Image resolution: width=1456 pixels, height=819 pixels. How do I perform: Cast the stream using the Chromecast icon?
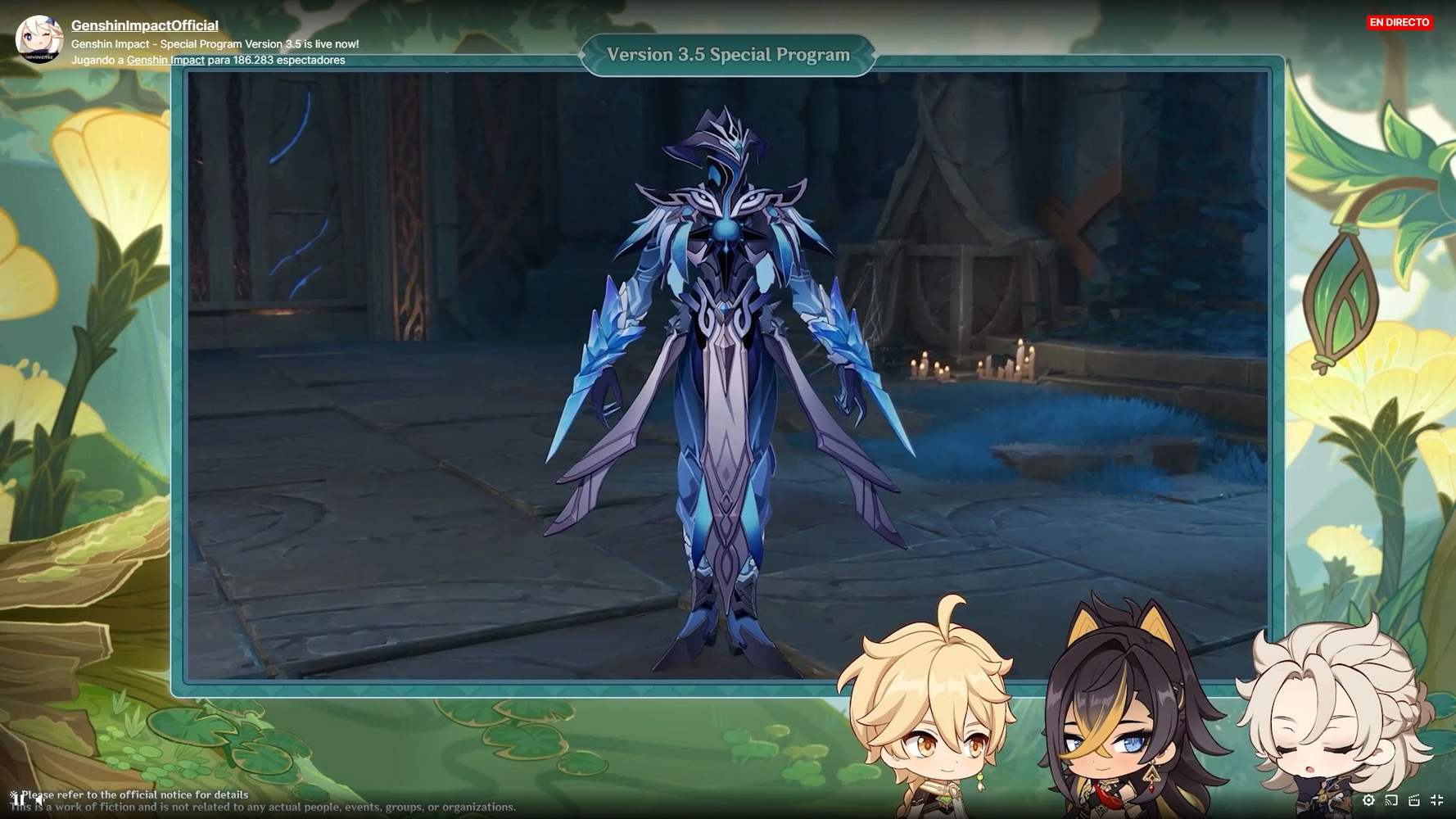pyautogui.click(x=1390, y=800)
